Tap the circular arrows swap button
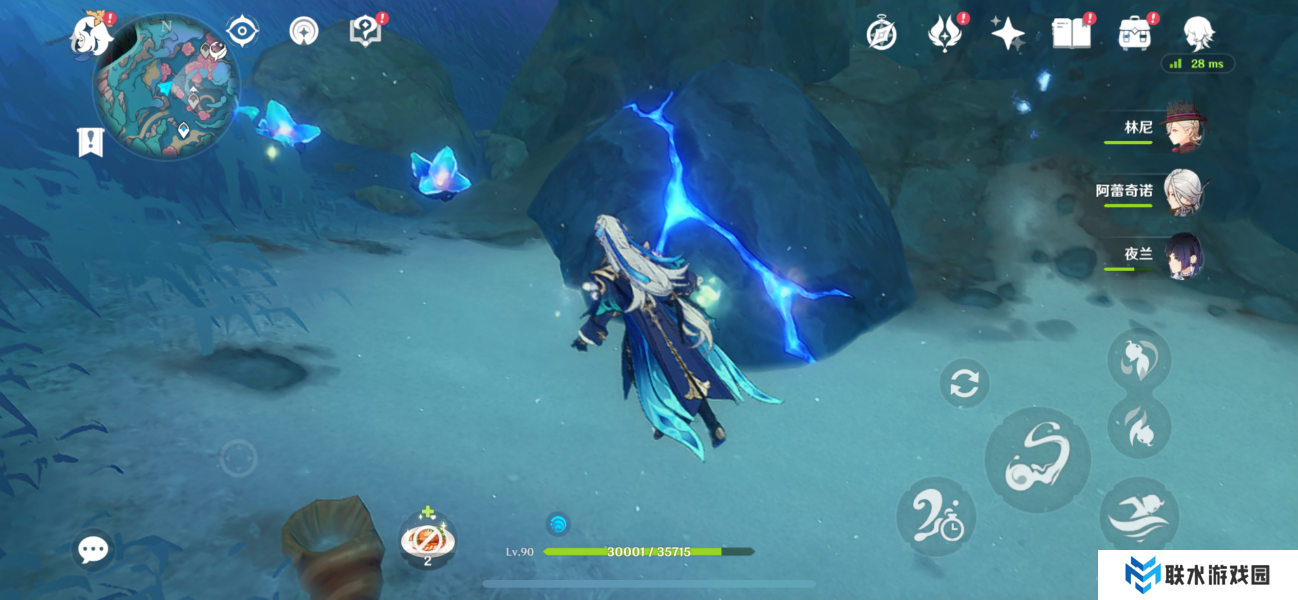The image size is (1298, 600). point(964,384)
